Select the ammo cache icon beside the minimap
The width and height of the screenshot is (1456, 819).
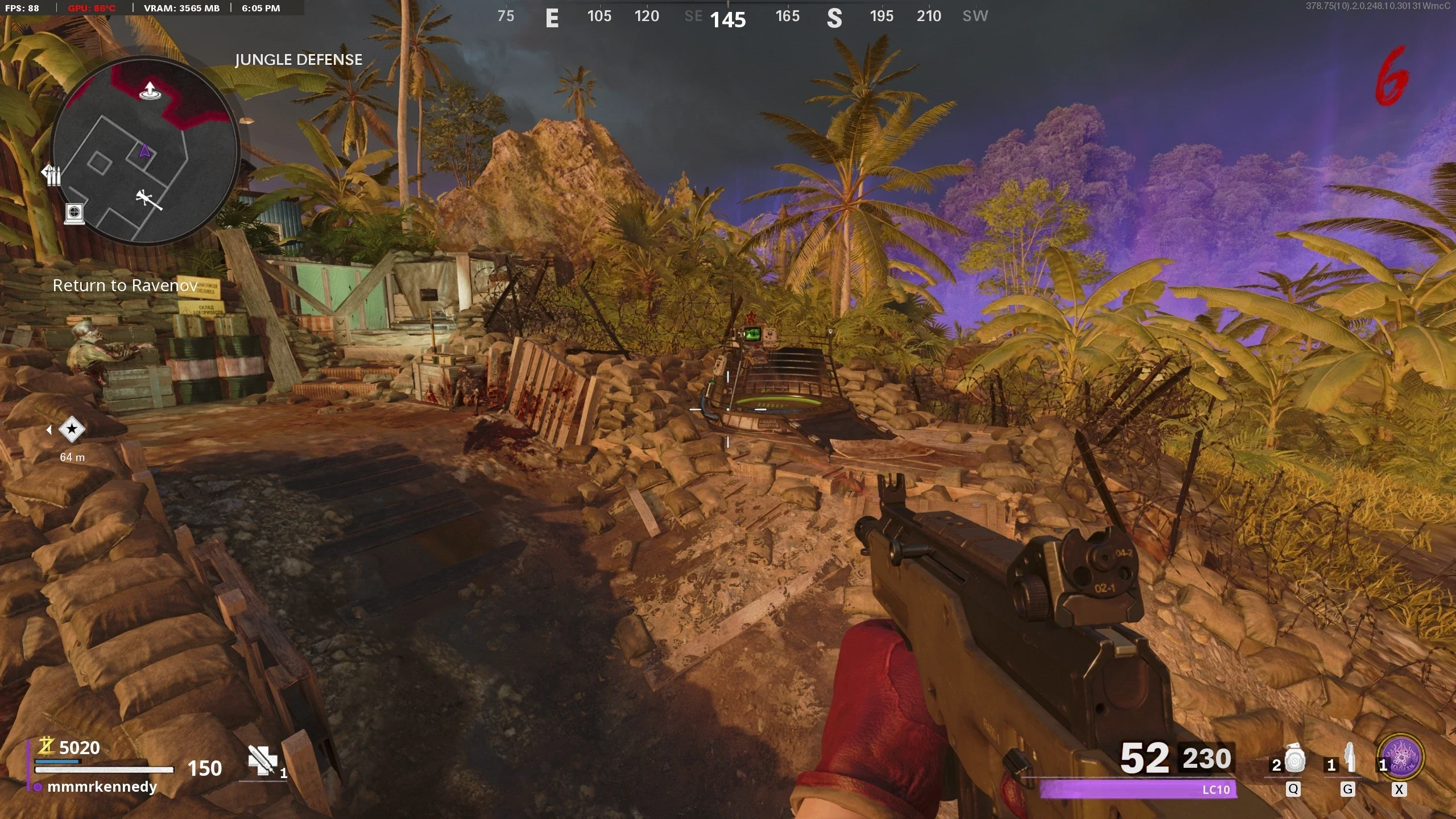click(52, 175)
